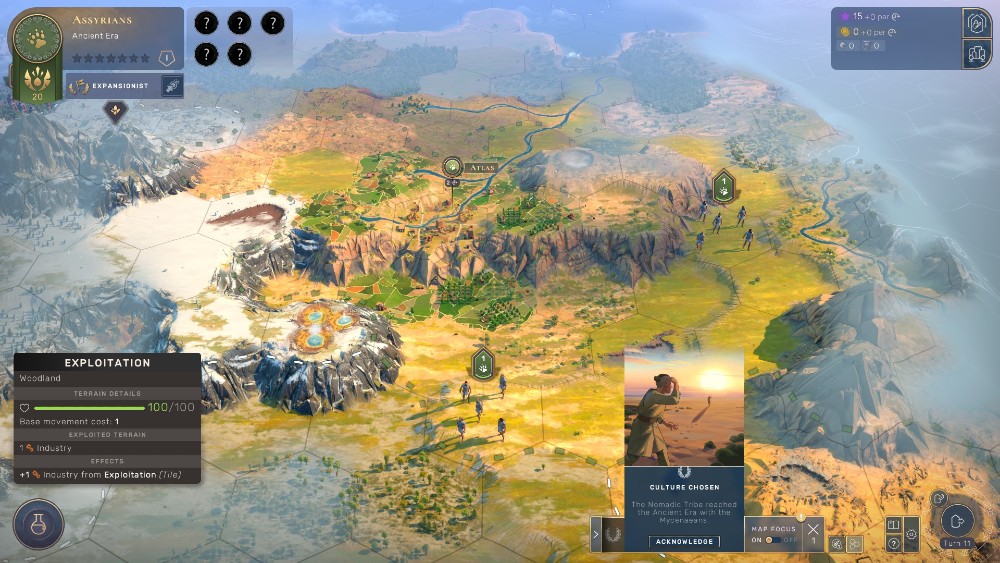Open the encyclopedia book icon

(893, 525)
